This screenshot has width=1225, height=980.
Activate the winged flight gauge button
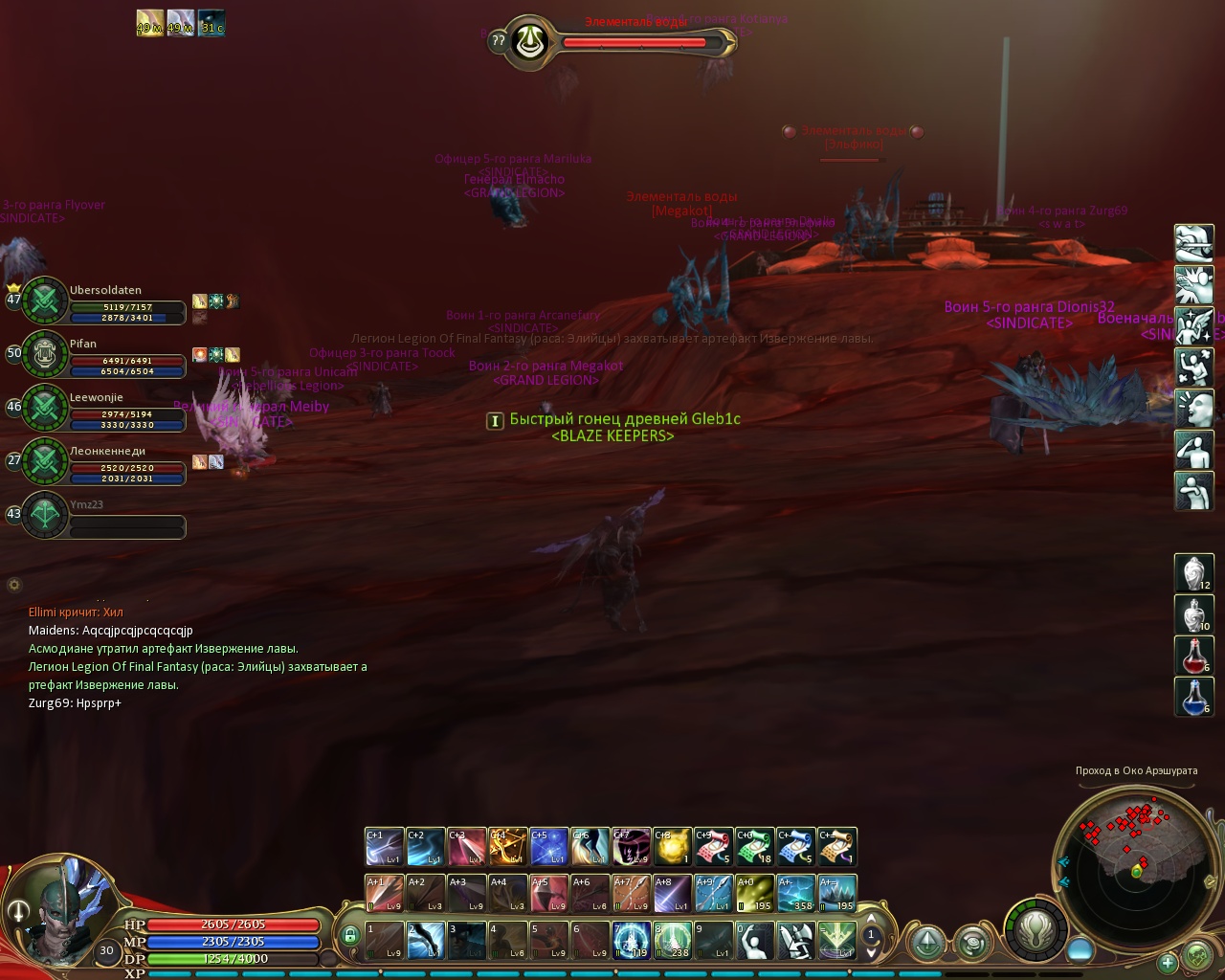pos(1035,928)
